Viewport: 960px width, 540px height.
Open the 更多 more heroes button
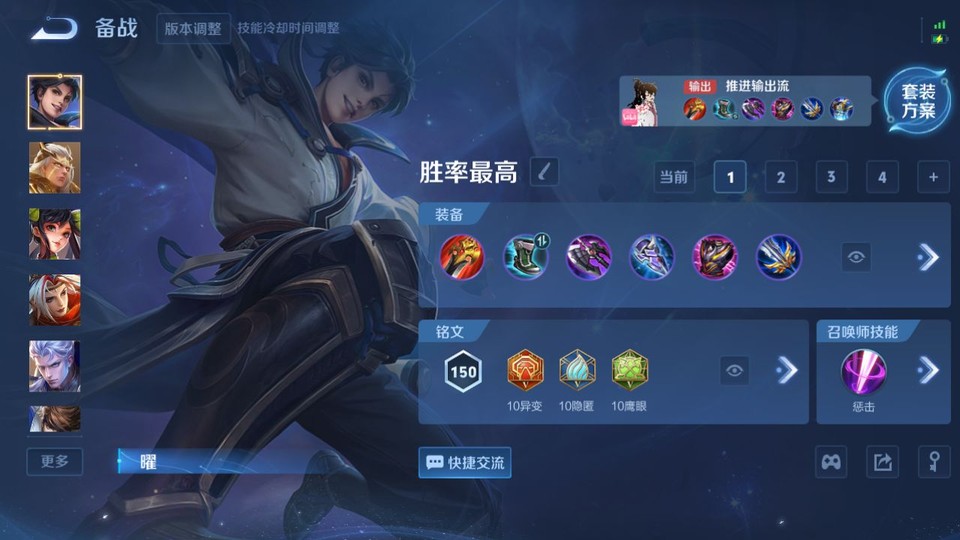[55, 461]
